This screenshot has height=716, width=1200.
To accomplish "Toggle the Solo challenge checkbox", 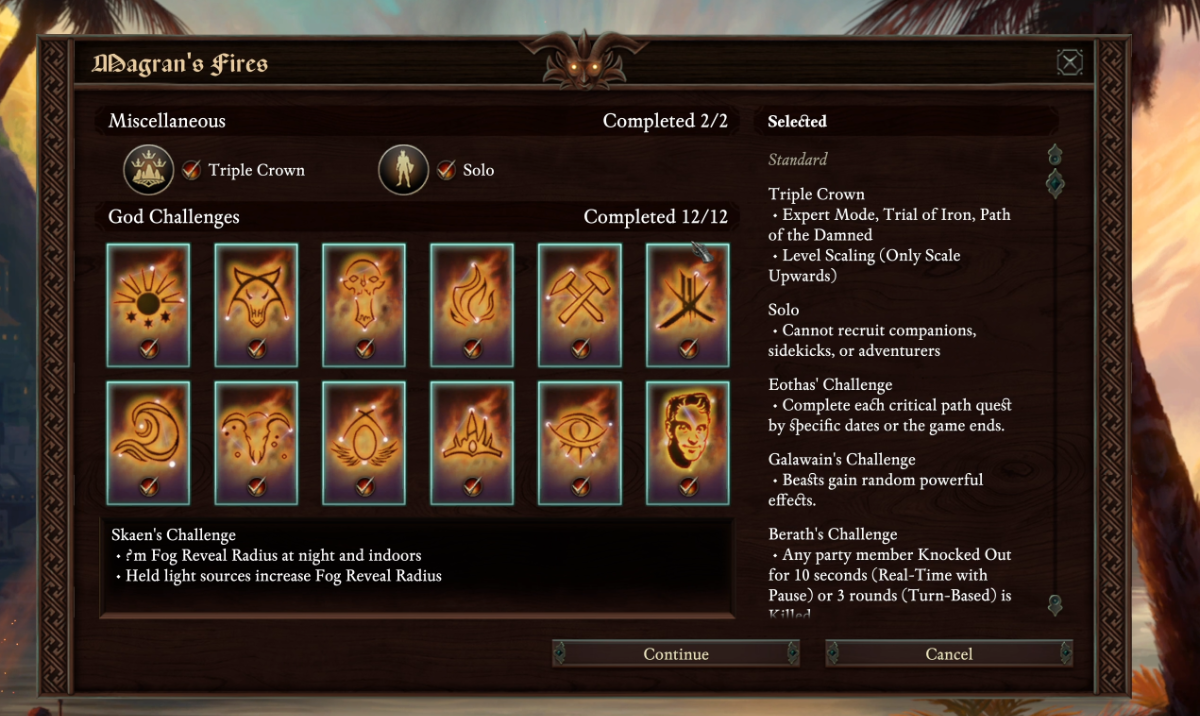I will click(446, 170).
